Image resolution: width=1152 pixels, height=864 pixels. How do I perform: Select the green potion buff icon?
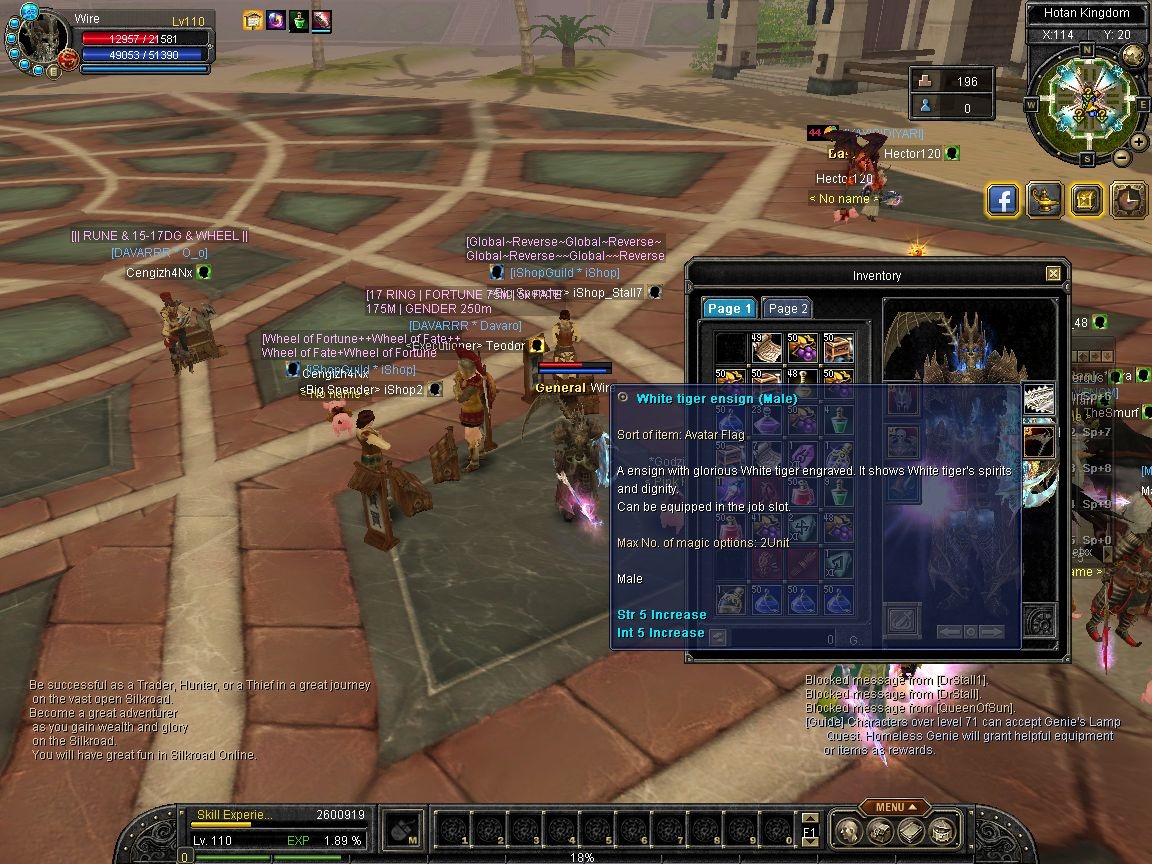click(298, 20)
